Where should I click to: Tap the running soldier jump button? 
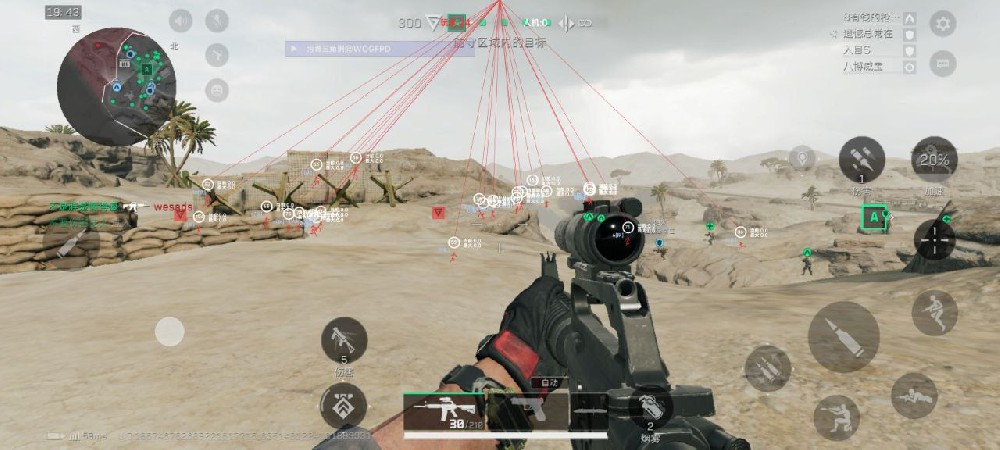(934, 313)
